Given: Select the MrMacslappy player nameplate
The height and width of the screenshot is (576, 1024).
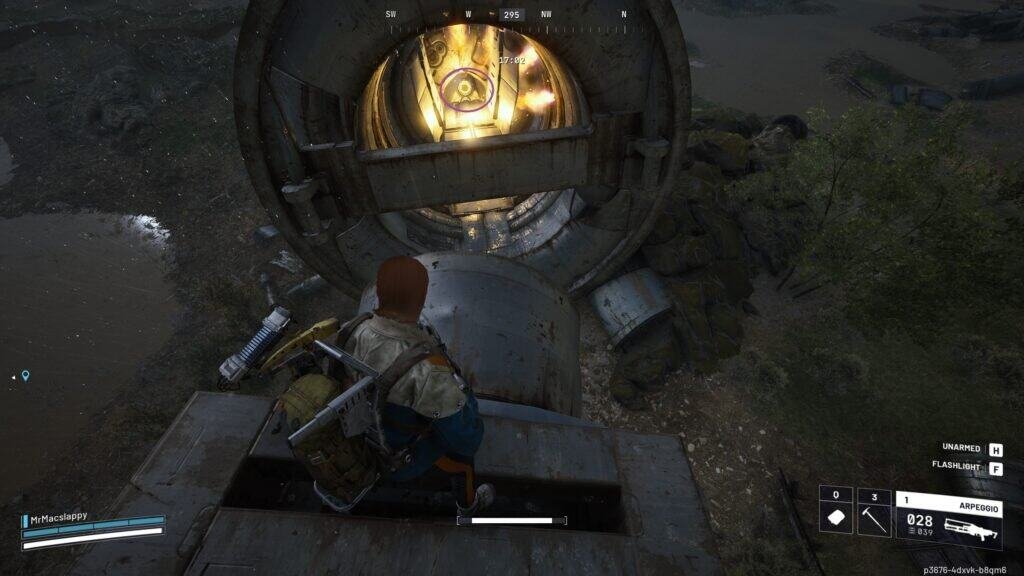Looking at the screenshot, I should (60, 517).
